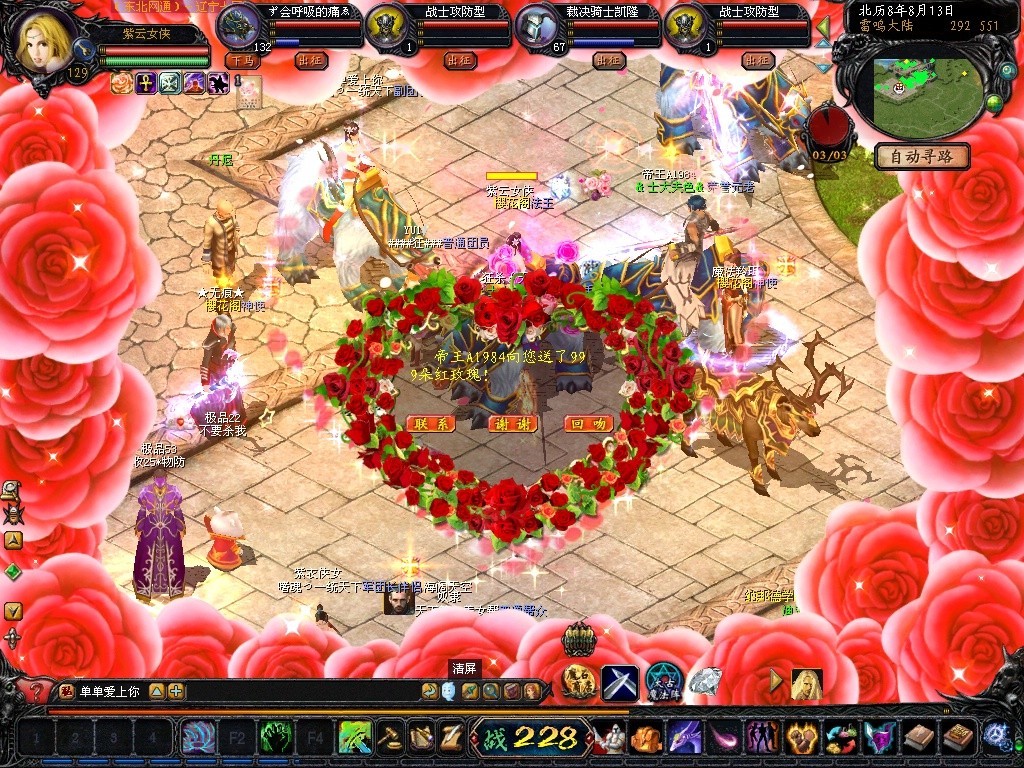Click the 联系 (contact) button in the rose popup
The width and height of the screenshot is (1024, 768).
click(x=432, y=424)
